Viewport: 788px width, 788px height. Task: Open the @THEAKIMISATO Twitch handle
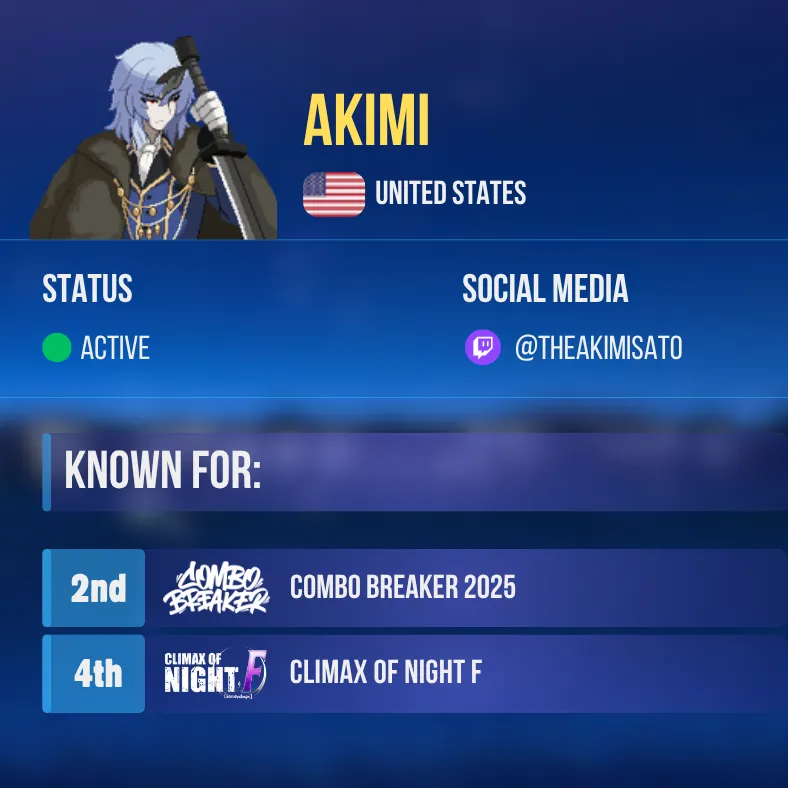598,348
